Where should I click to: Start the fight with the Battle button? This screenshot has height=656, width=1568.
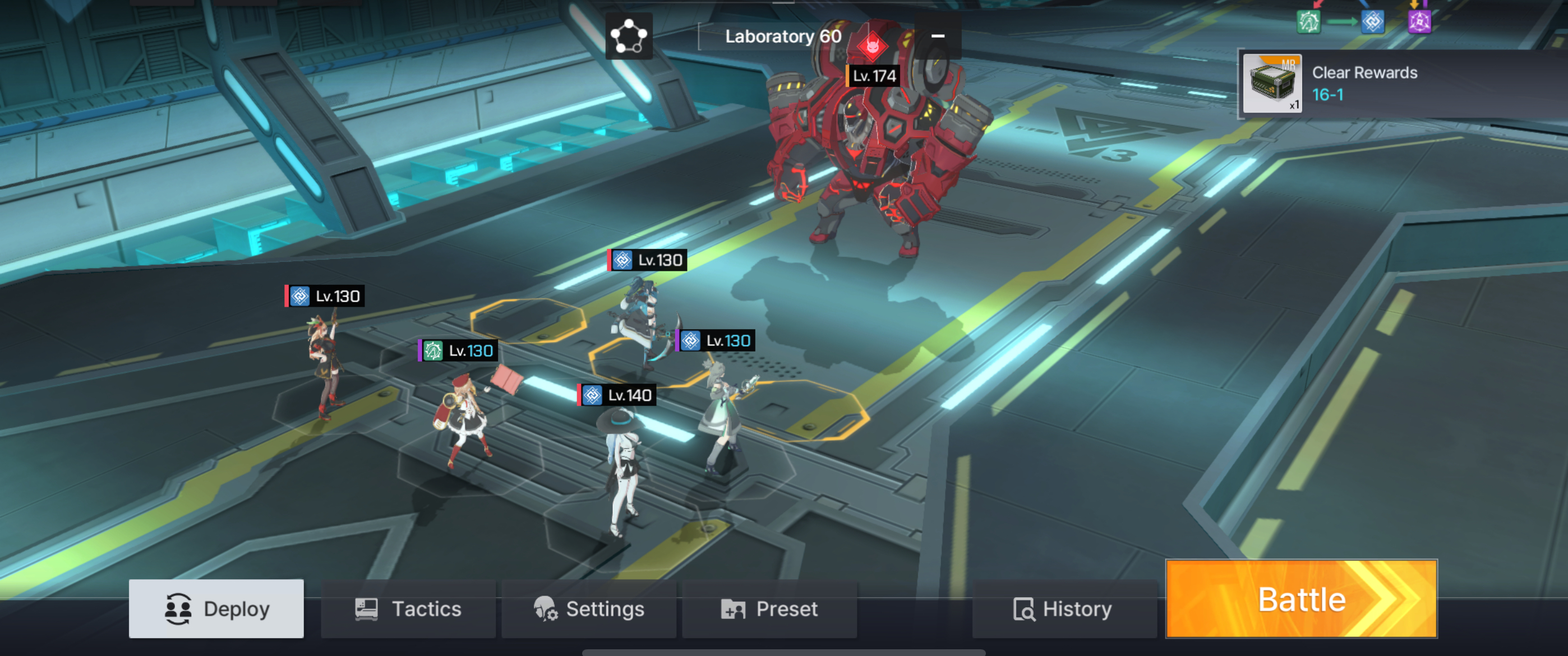tap(1302, 599)
